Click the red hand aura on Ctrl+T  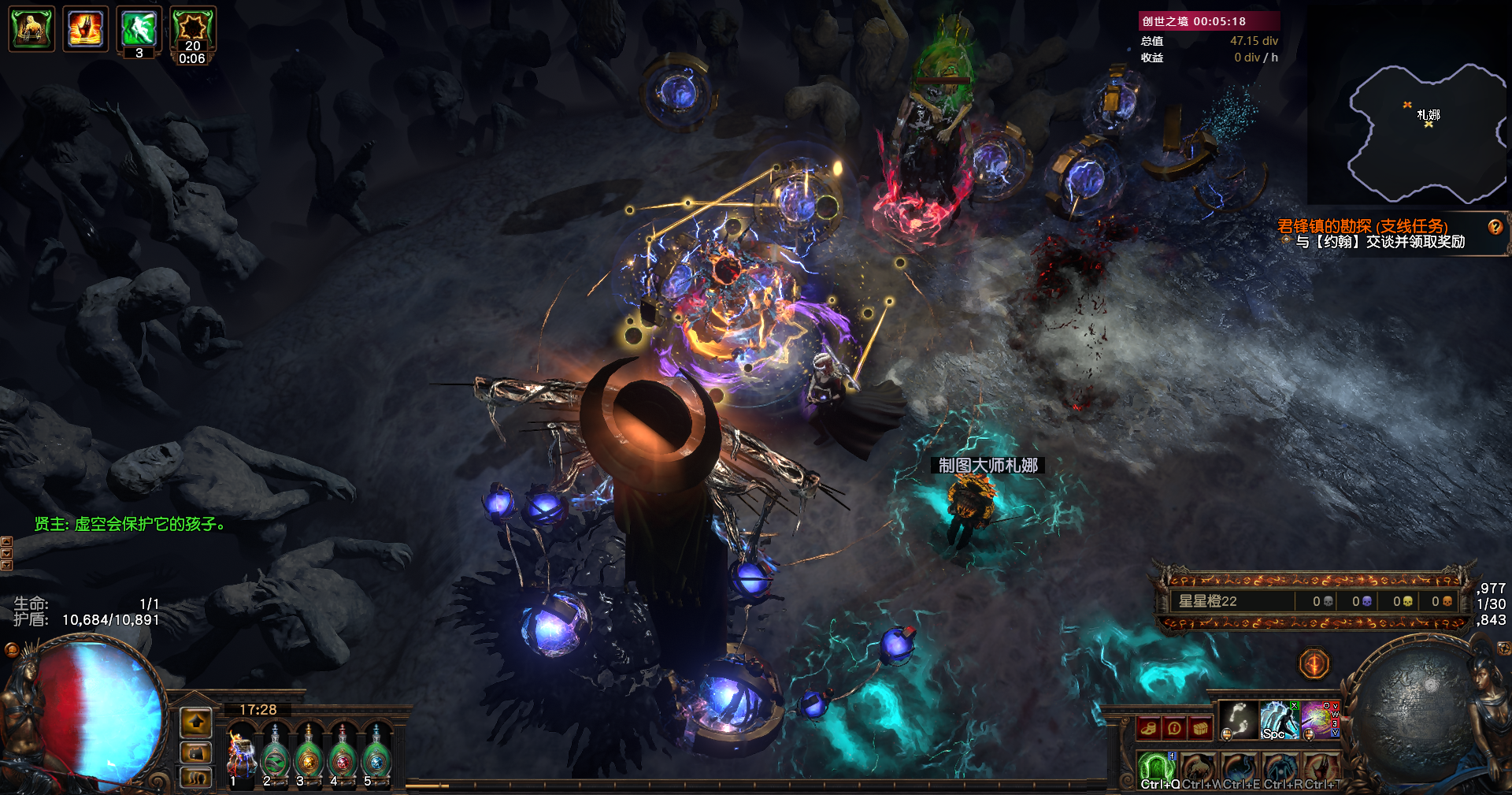(x=1321, y=768)
